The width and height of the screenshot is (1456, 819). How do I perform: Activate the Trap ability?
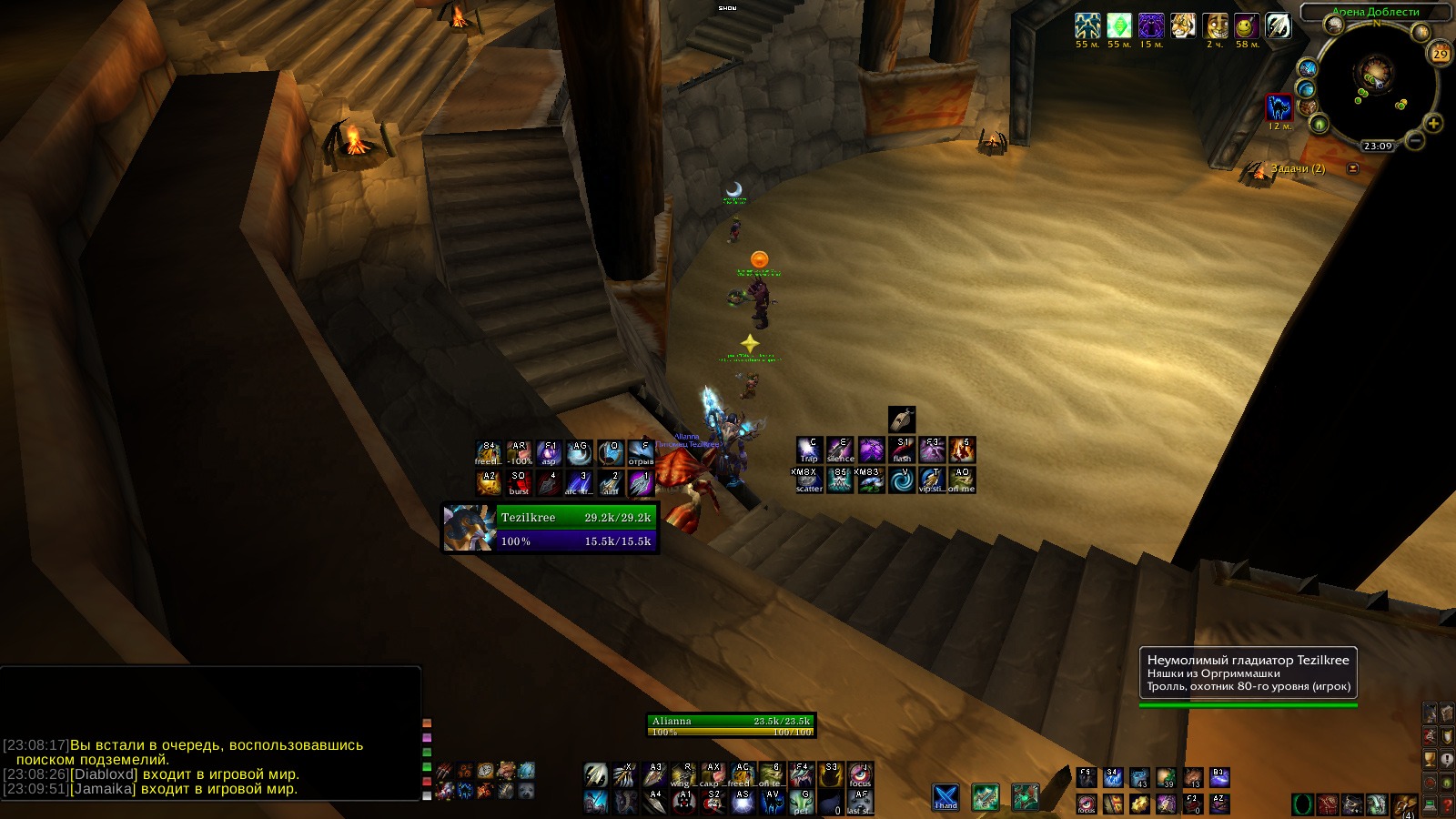point(809,450)
